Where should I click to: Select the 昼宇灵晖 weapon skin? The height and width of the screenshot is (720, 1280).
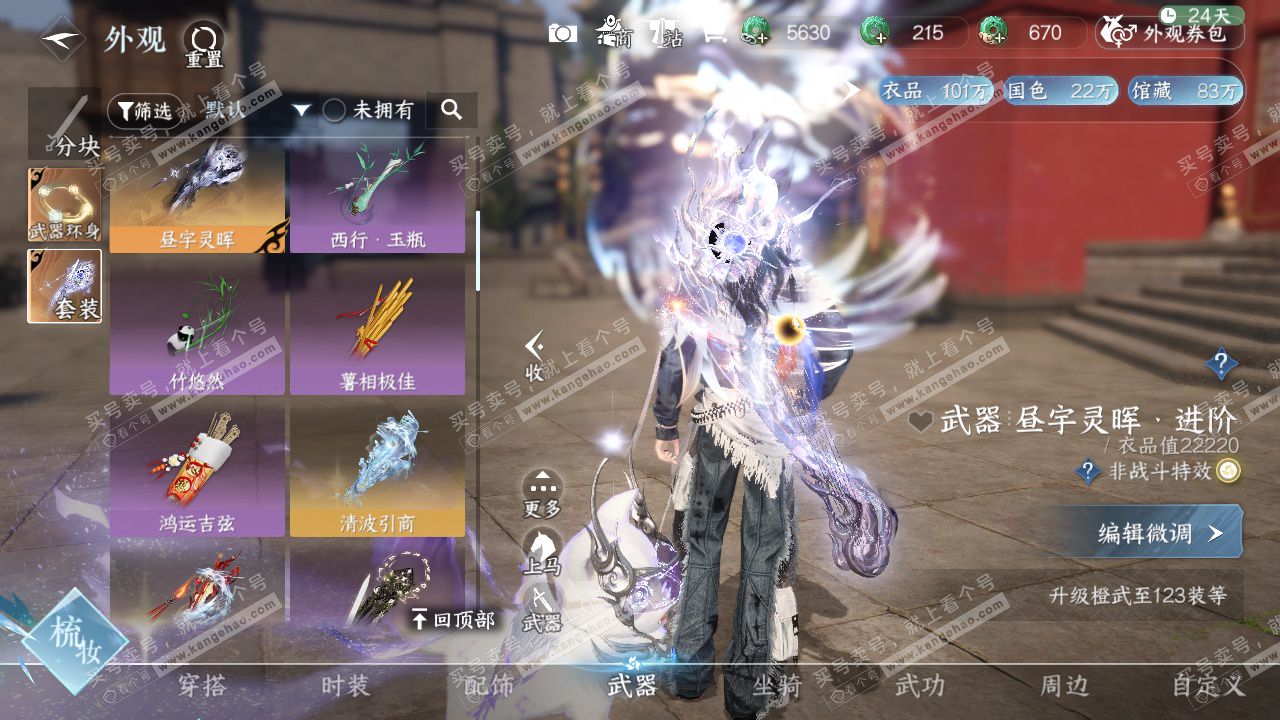coord(197,196)
